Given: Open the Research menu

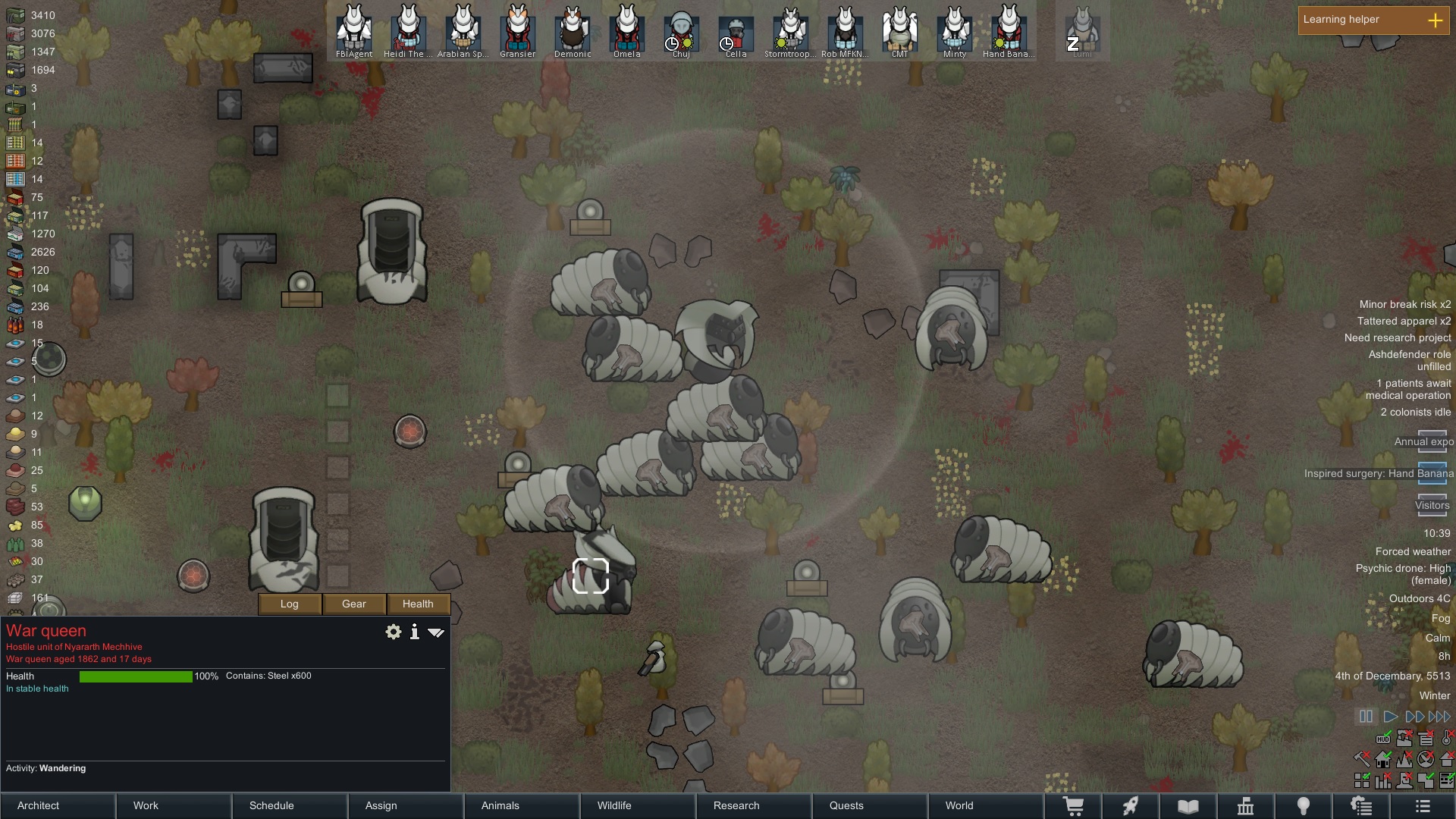Looking at the screenshot, I should click(x=755, y=805).
